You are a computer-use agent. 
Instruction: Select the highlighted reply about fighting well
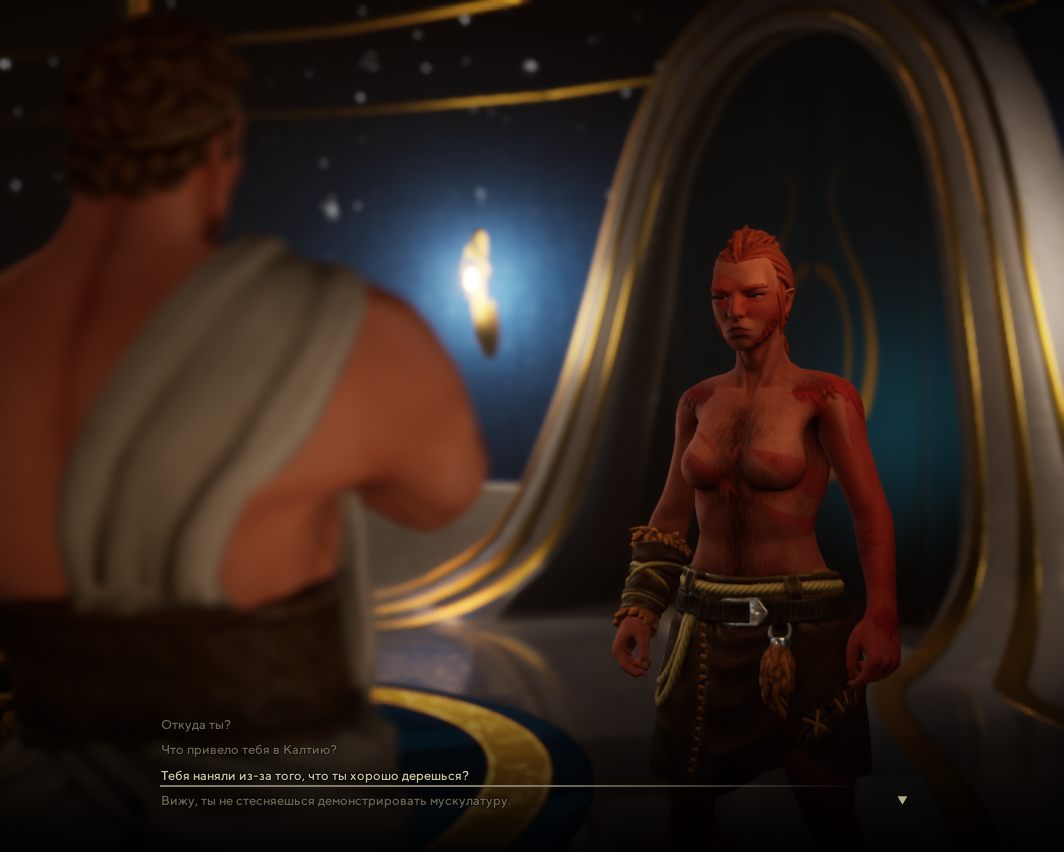point(315,776)
